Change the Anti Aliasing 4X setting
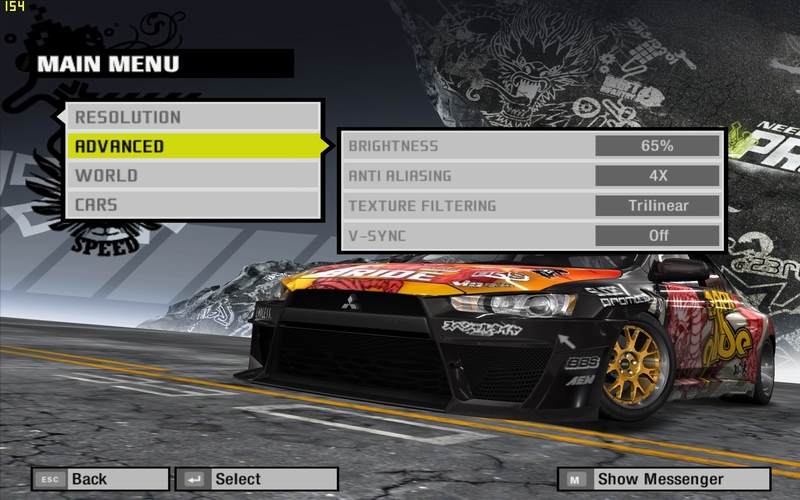Screen dimensions: 800x500 (x=657, y=176)
